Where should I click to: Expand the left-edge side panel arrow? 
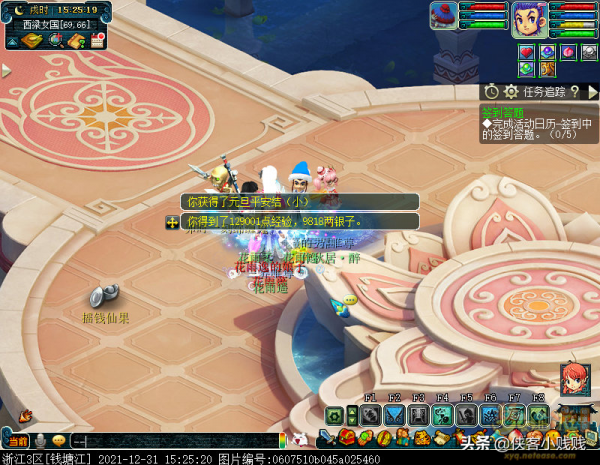5,71
